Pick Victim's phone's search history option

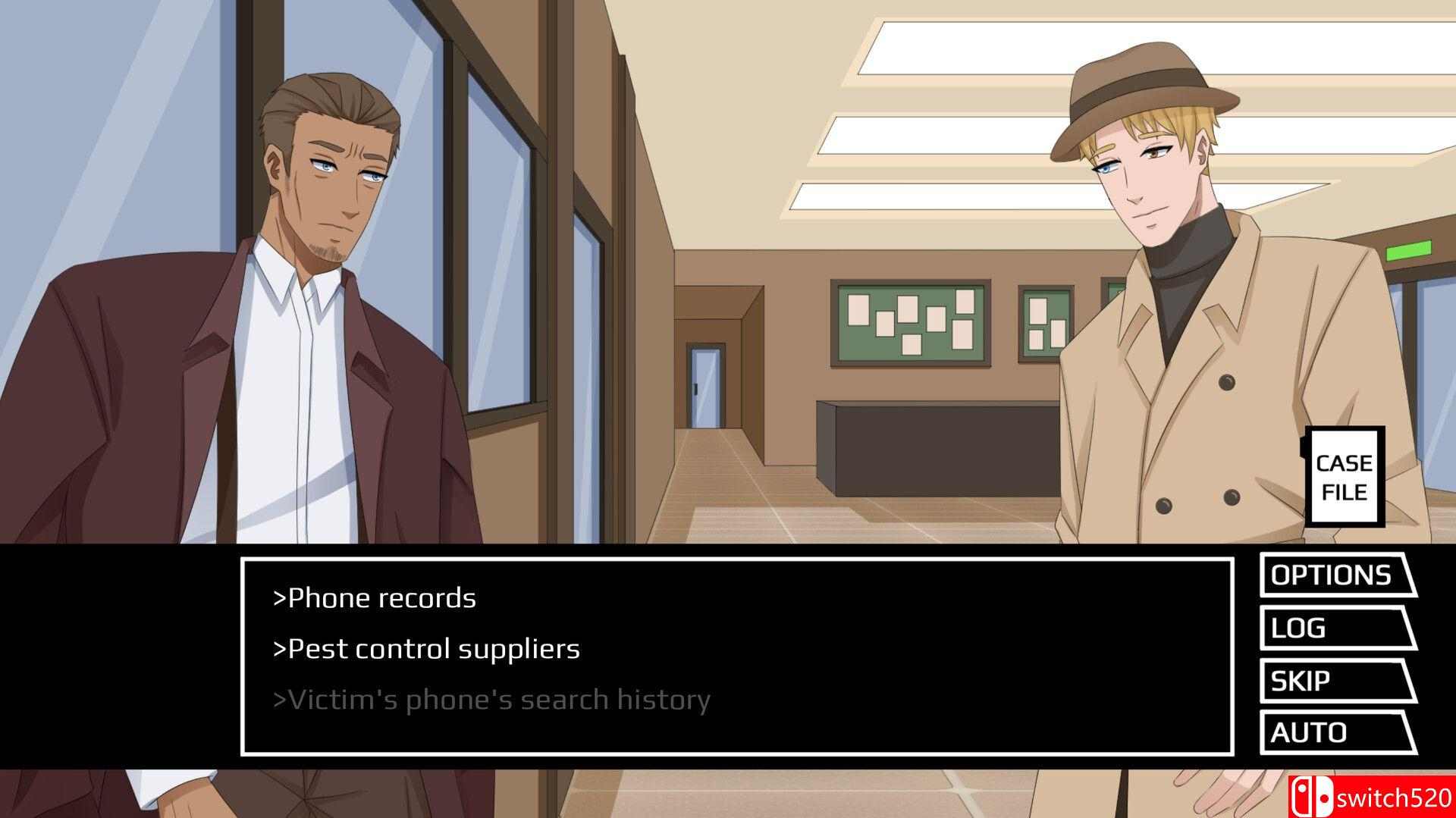pos(491,700)
